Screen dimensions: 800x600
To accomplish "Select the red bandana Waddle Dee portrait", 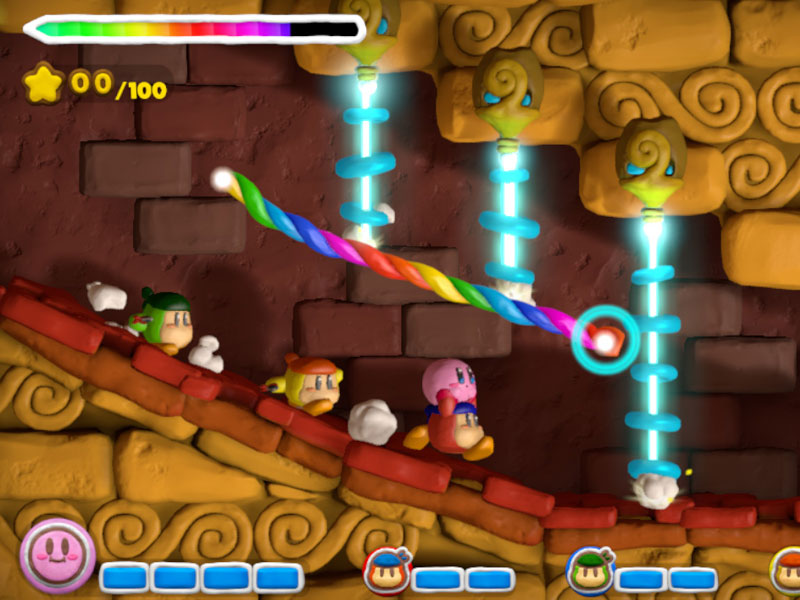I will click(386, 572).
